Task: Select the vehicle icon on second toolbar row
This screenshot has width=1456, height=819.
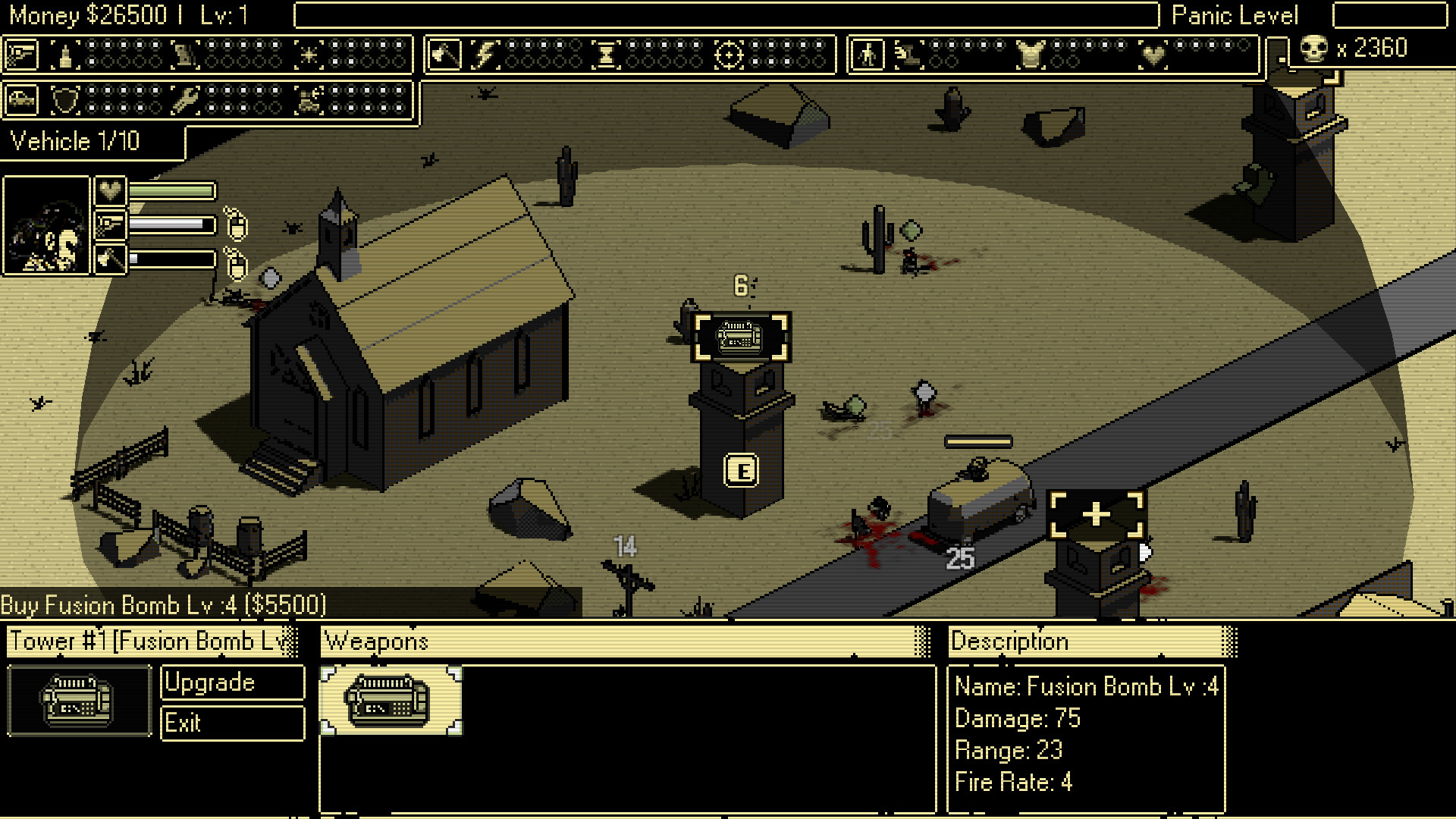Action: pos(21,99)
